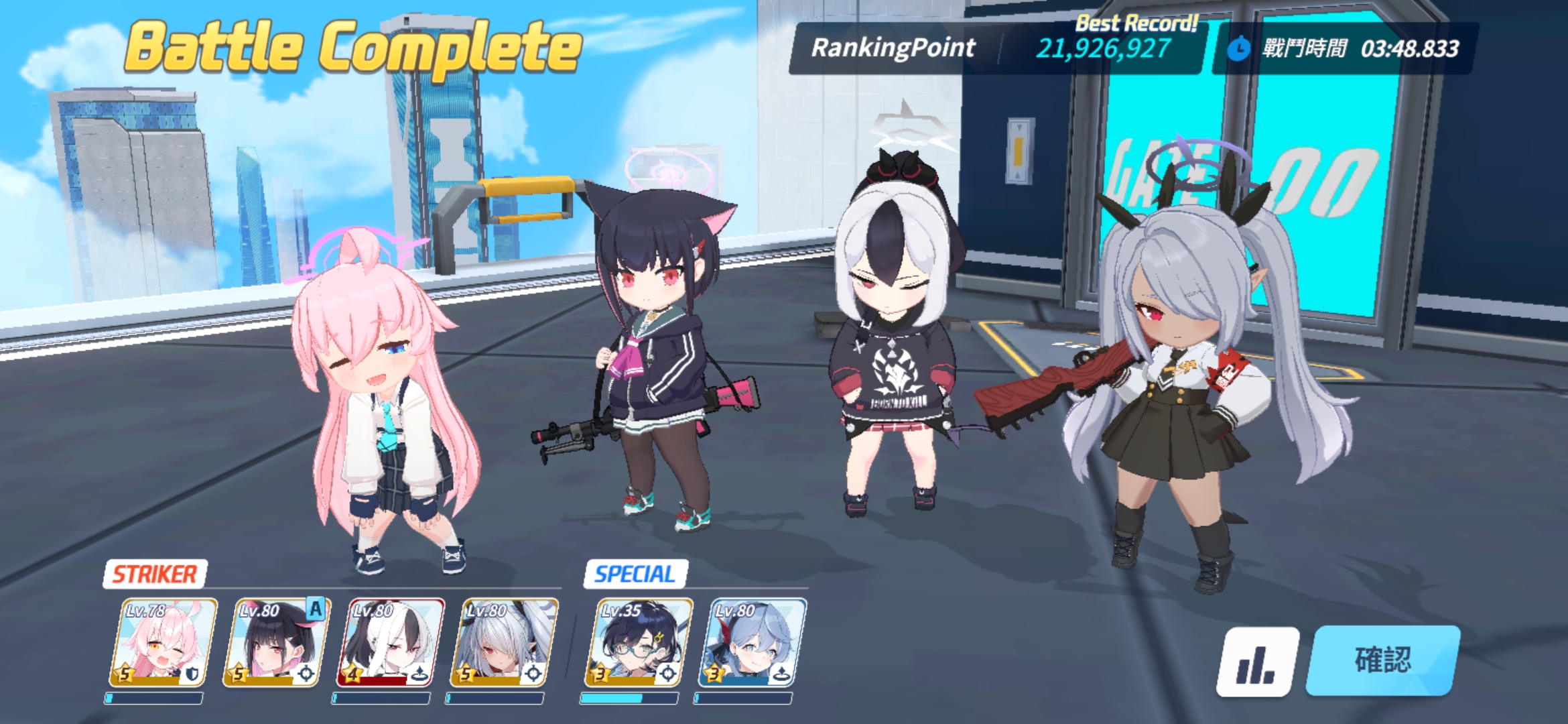Choose the cat-eared Lv.80 striker portrait
The height and width of the screenshot is (724, 1568).
pyautogui.click(x=277, y=643)
